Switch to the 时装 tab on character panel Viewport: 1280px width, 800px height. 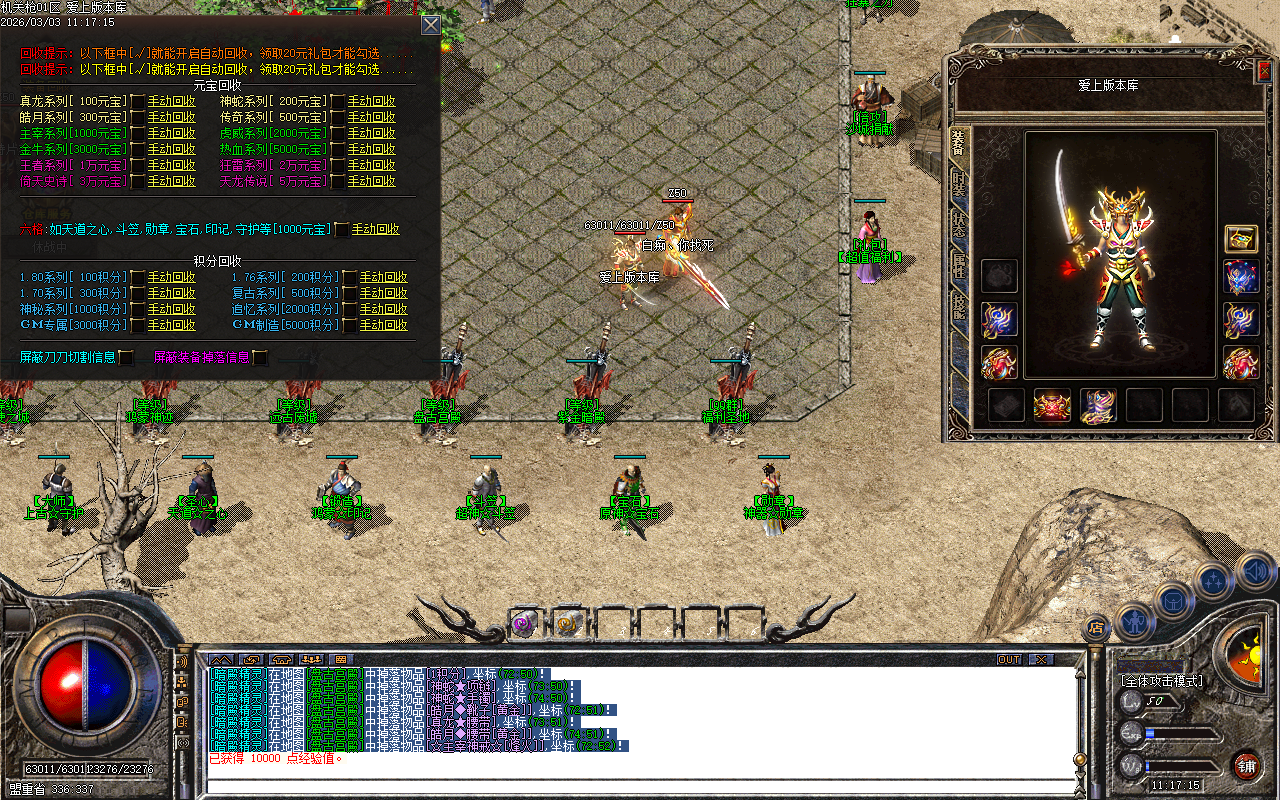coord(957,186)
